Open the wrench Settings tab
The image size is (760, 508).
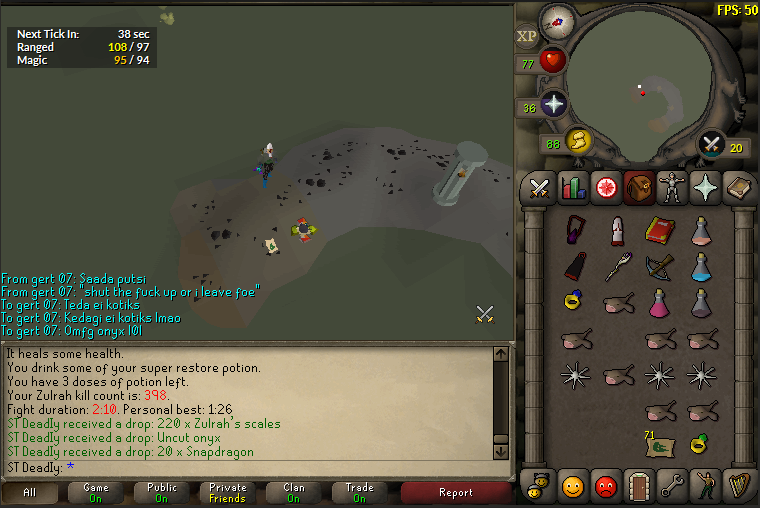click(671, 486)
